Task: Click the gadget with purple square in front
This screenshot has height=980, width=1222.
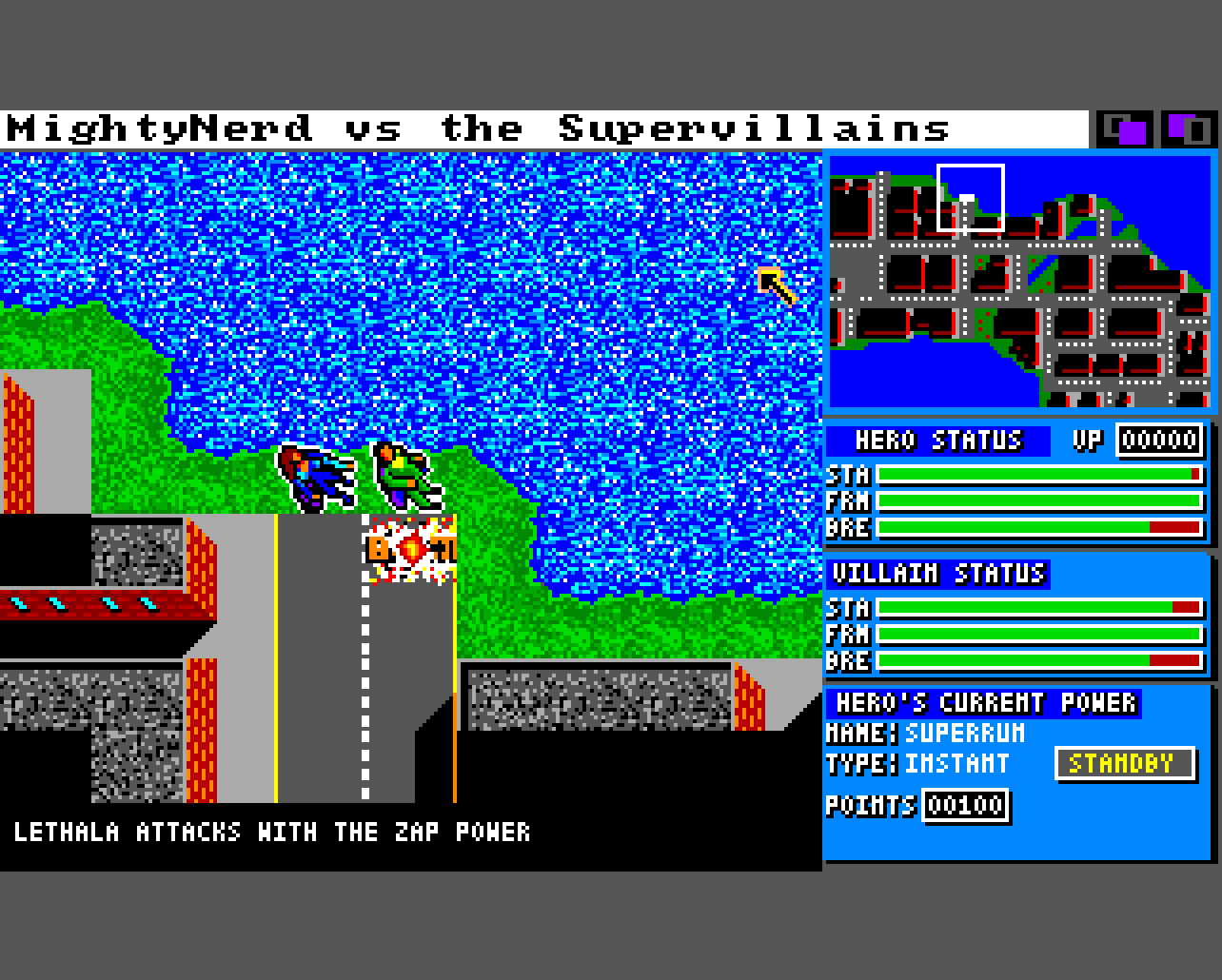Action: [1124, 129]
